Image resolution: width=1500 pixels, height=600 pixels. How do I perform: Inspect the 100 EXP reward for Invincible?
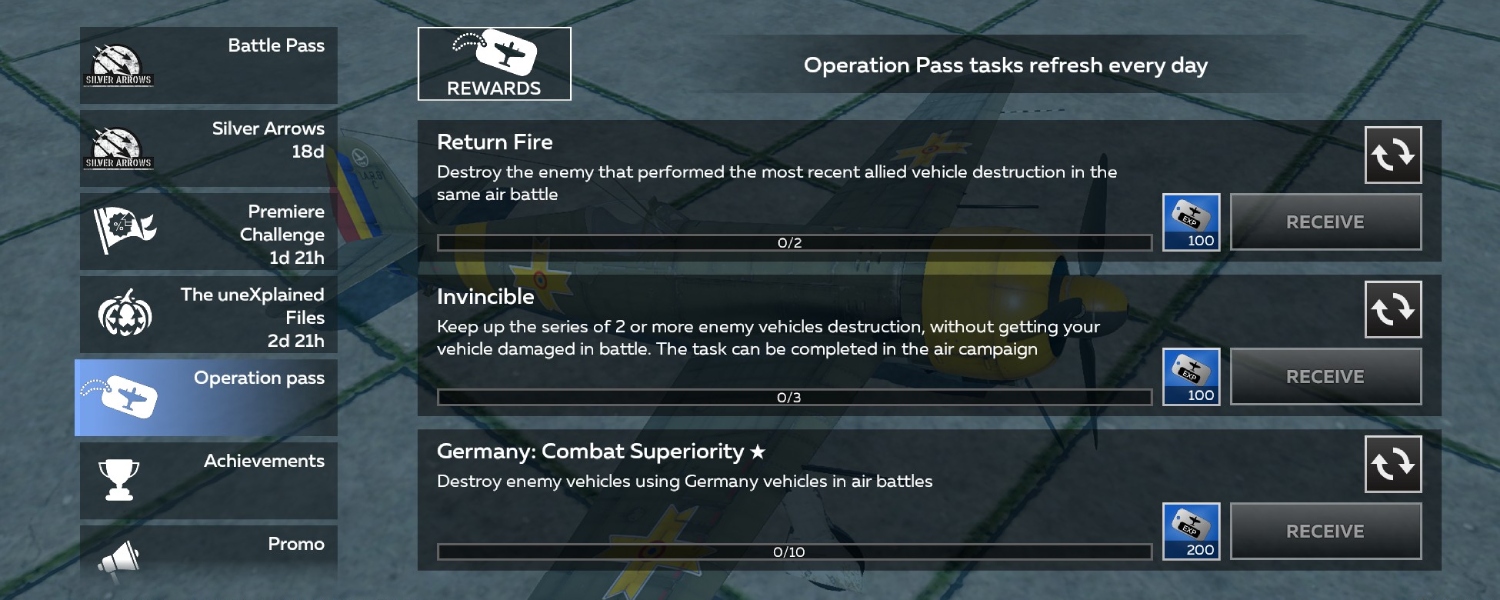coord(1191,377)
